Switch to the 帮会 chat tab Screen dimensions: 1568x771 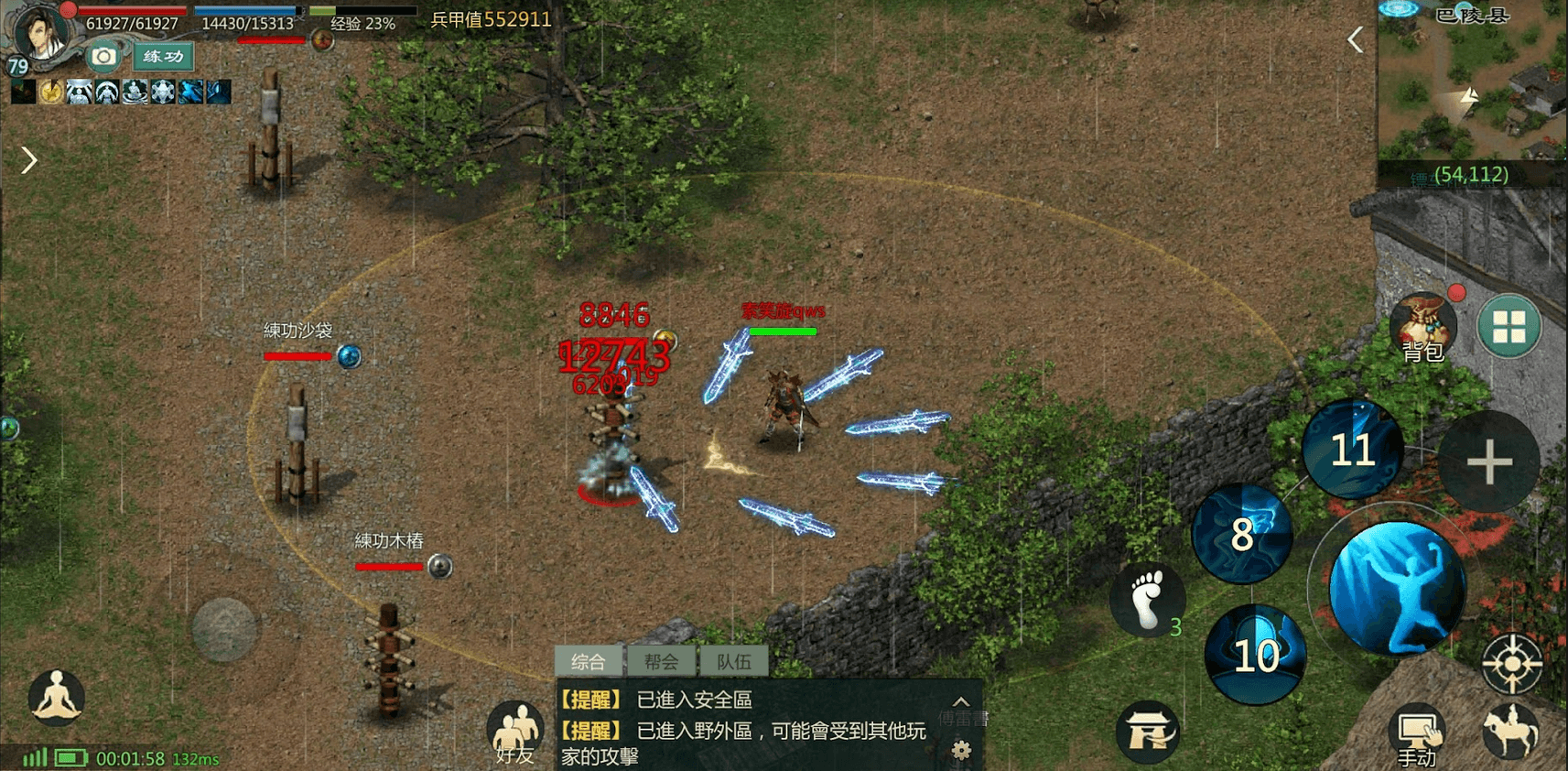(661, 661)
